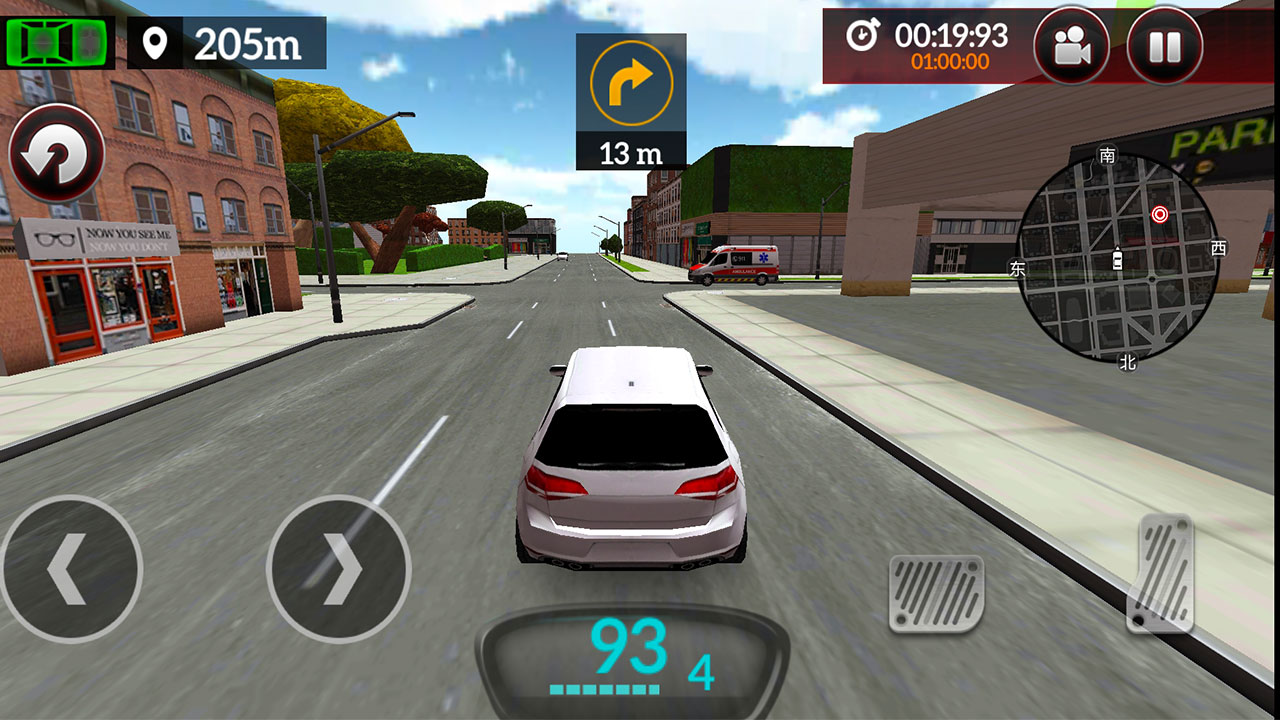This screenshot has width=1280, height=720.
Task: Pause the game
Action: (1164, 46)
